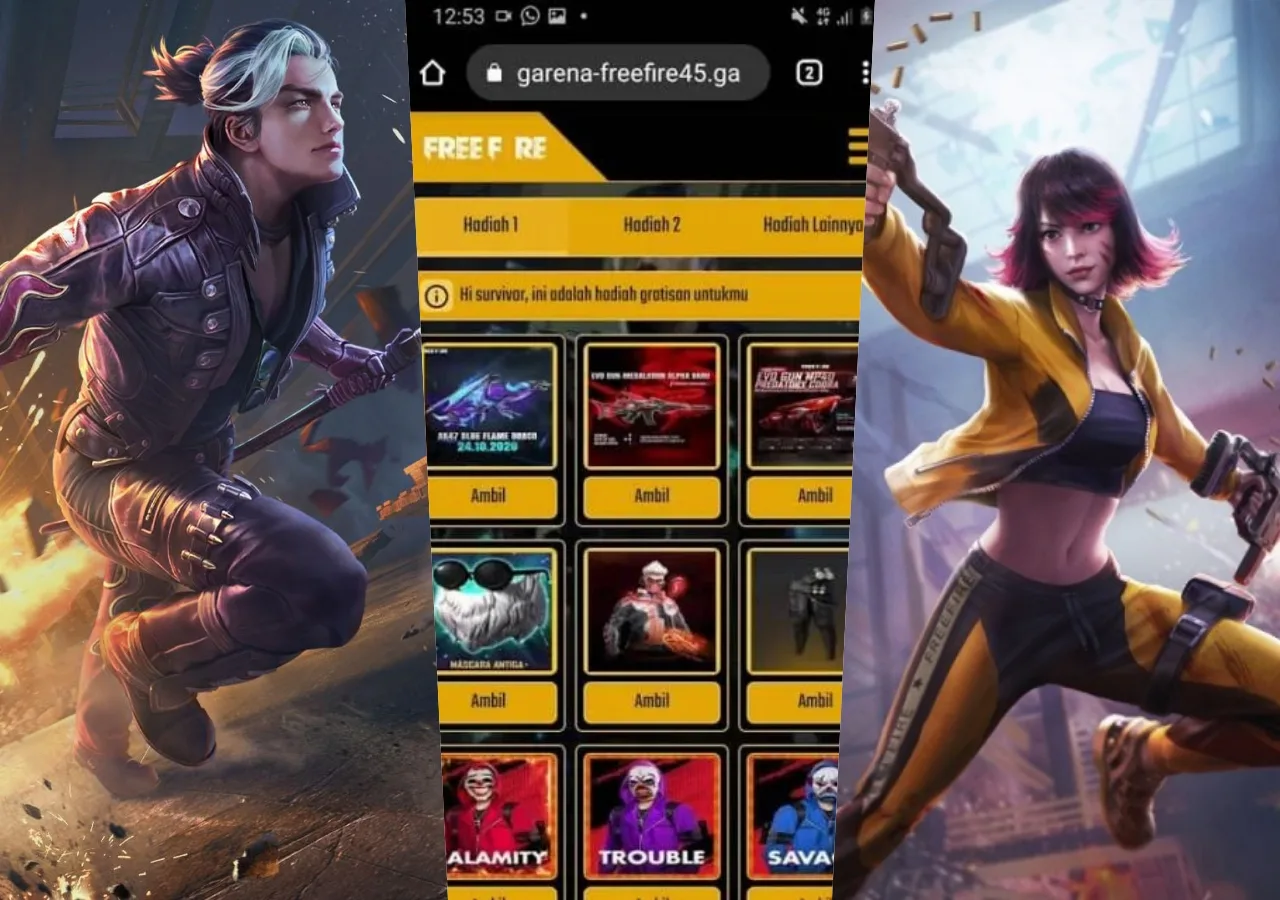This screenshot has width=1280, height=900.
Task: Open the Hadiah Lainnya tab
Action: coord(808,225)
